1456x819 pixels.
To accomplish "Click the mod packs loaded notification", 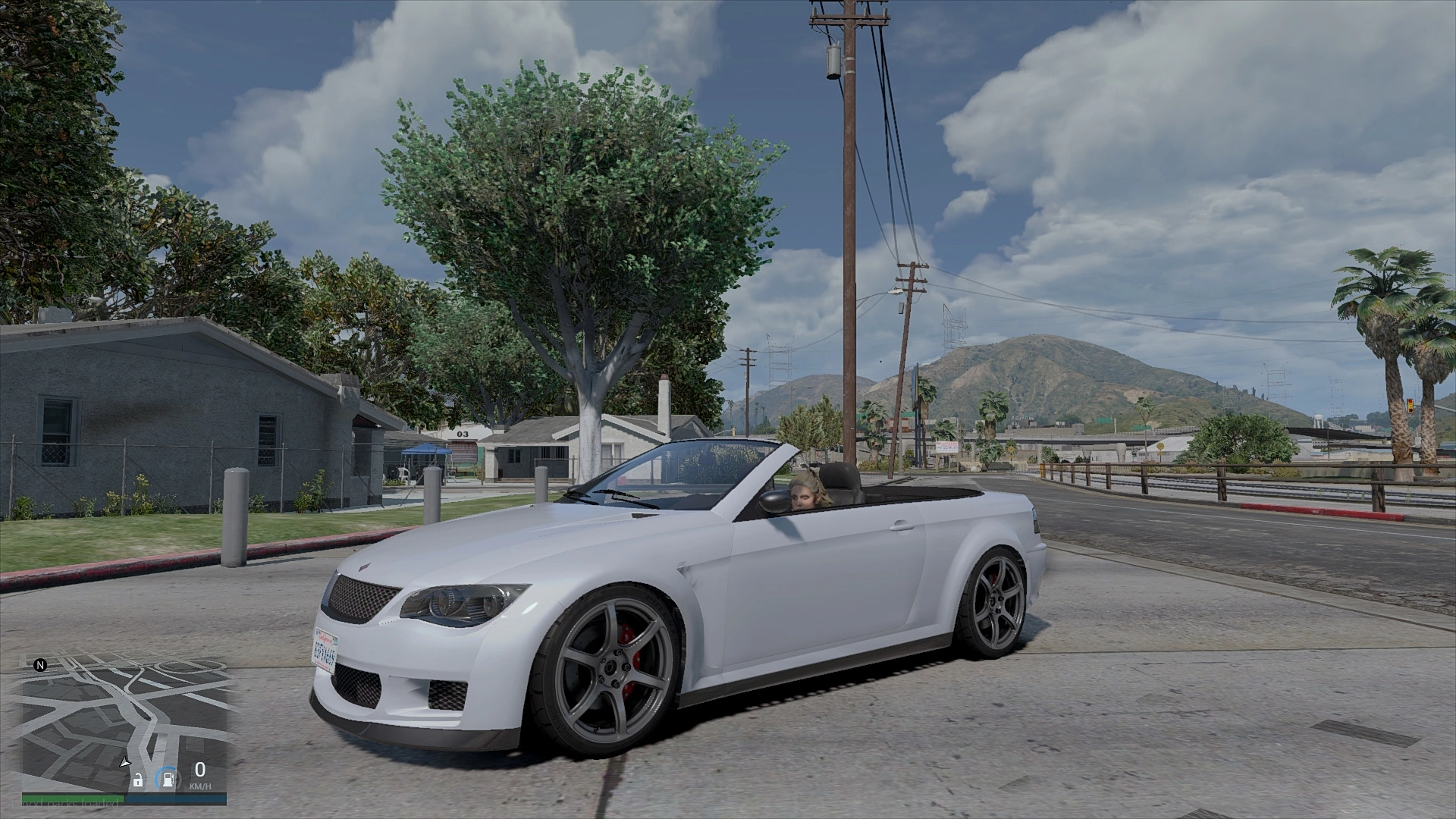I will coord(64,803).
